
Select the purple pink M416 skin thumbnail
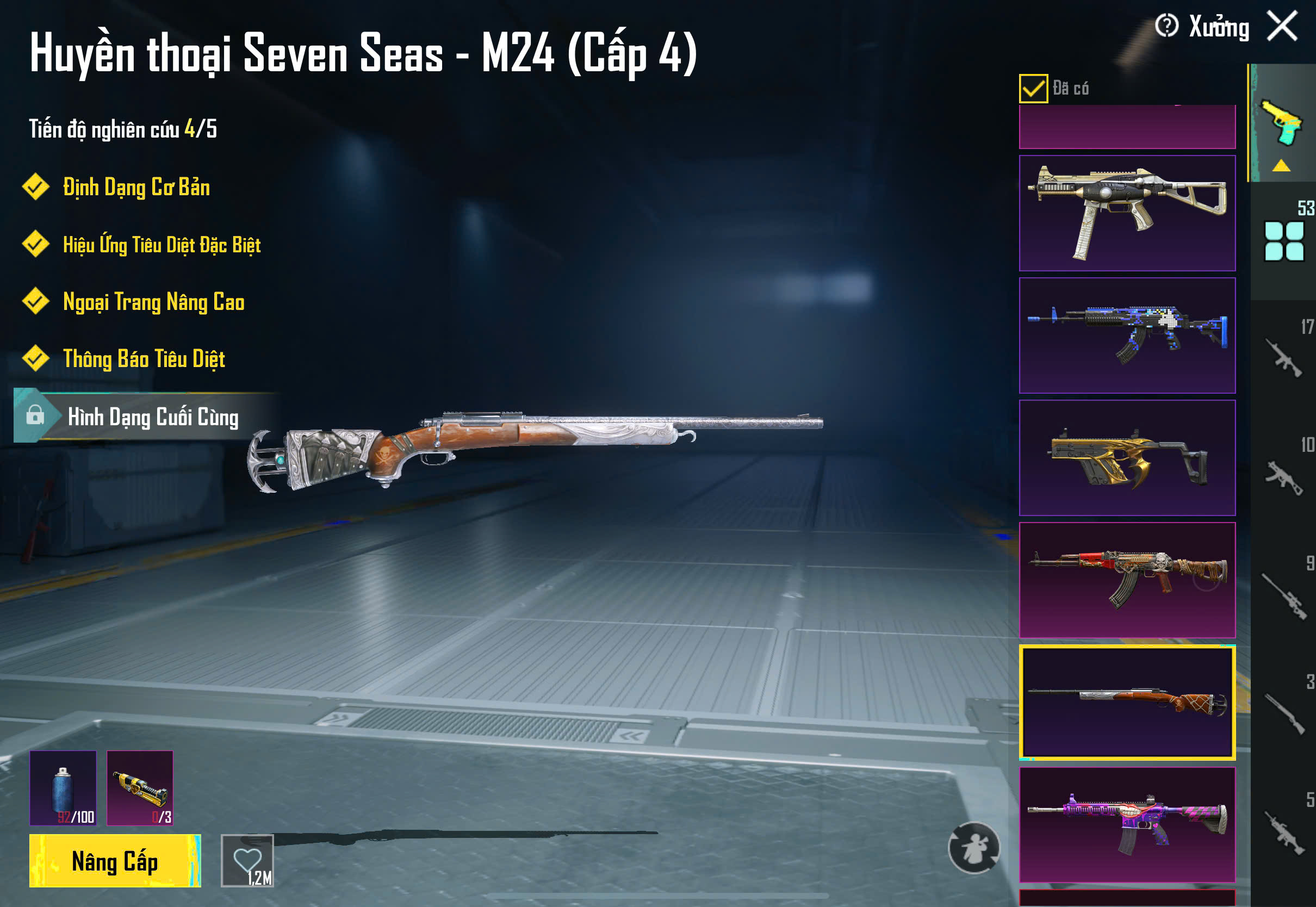coord(1127,824)
